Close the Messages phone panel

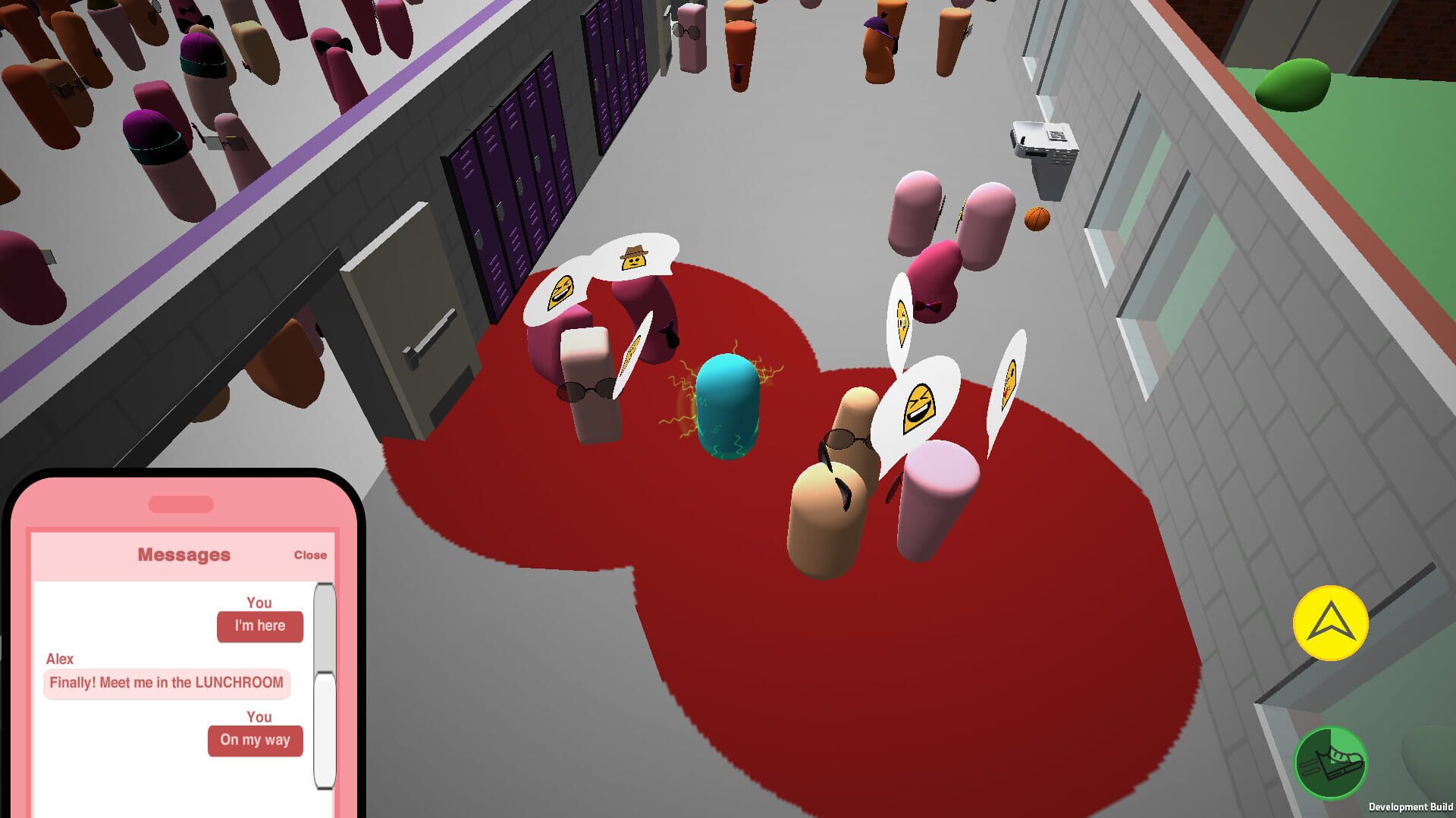click(x=310, y=554)
